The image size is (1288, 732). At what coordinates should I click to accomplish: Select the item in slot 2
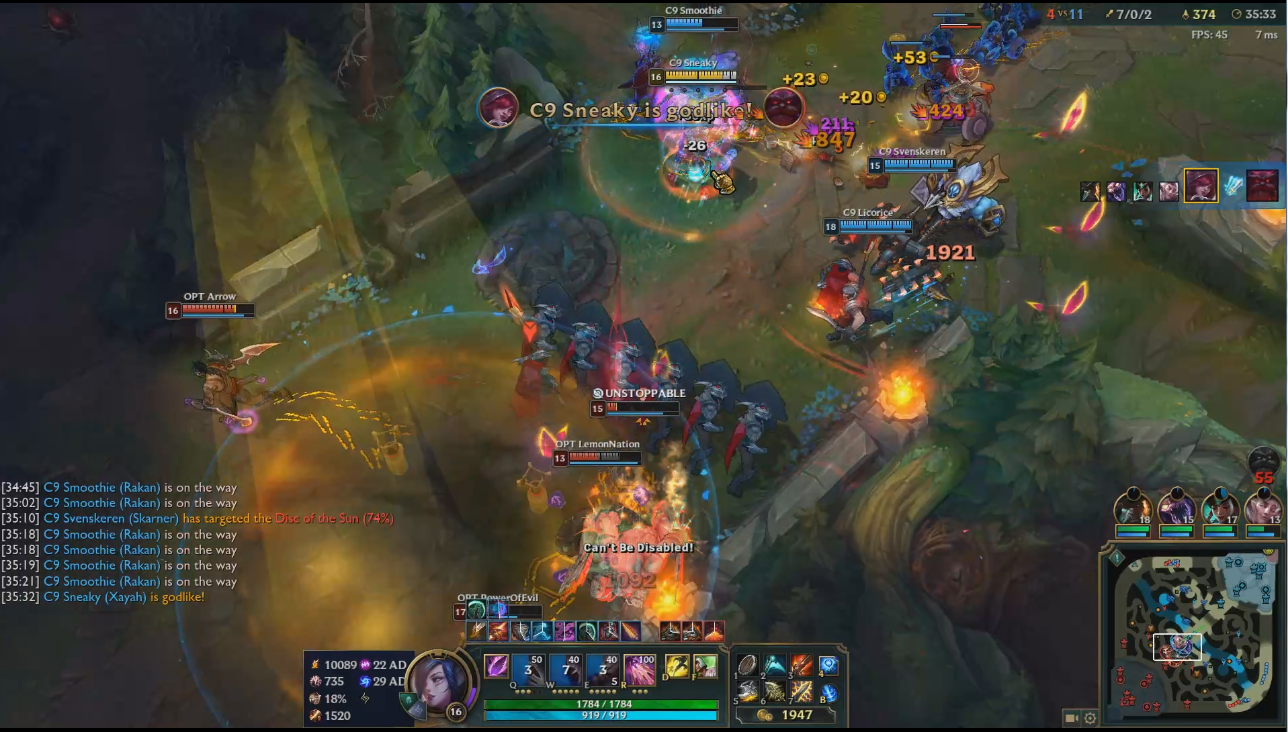tap(775, 665)
